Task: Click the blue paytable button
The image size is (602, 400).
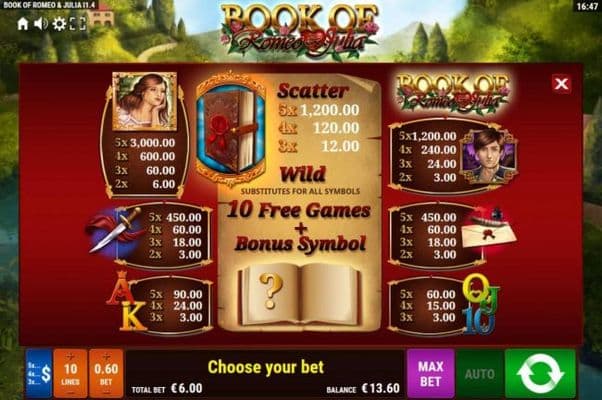Action: [x=38, y=373]
